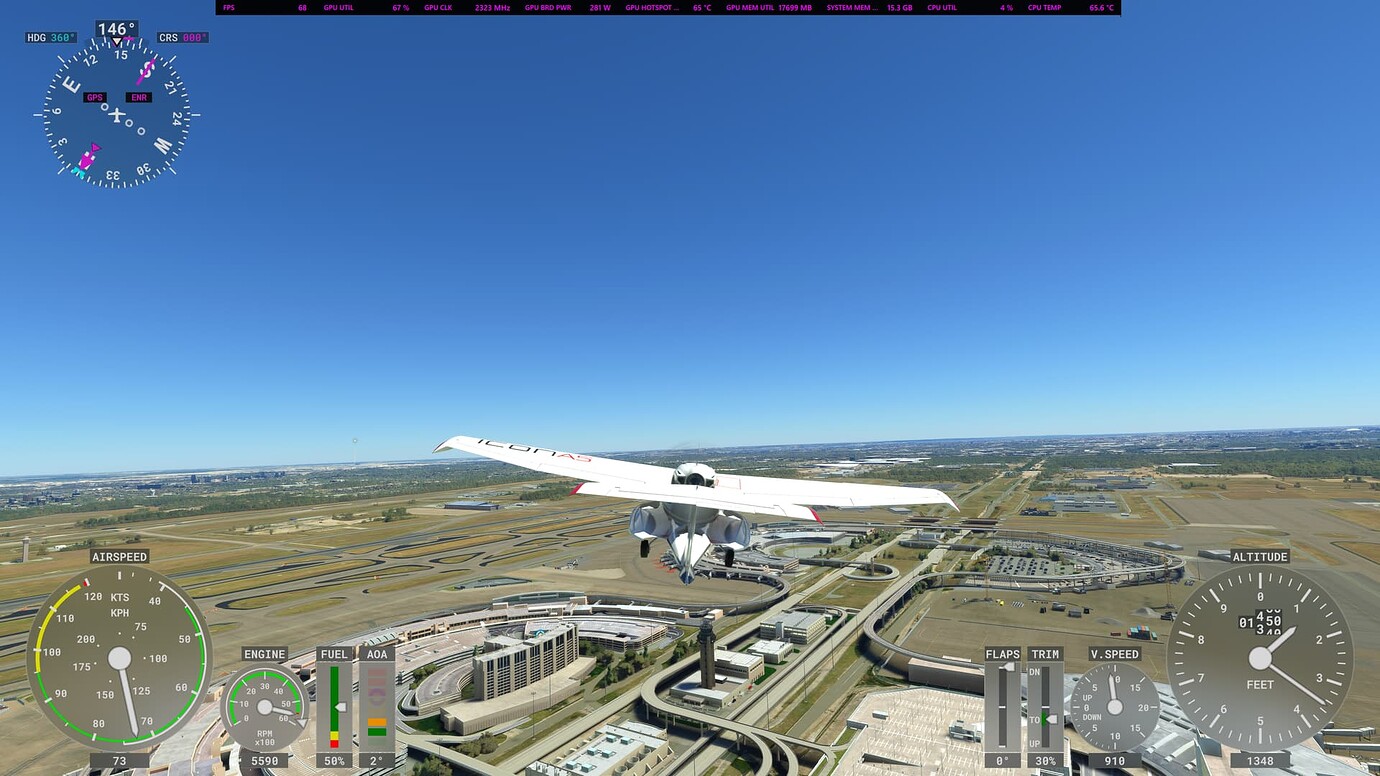Viewport: 1380px width, 776px height.
Task: Click the ENGINE RPM gauge
Action: click(x=265, y=705)
